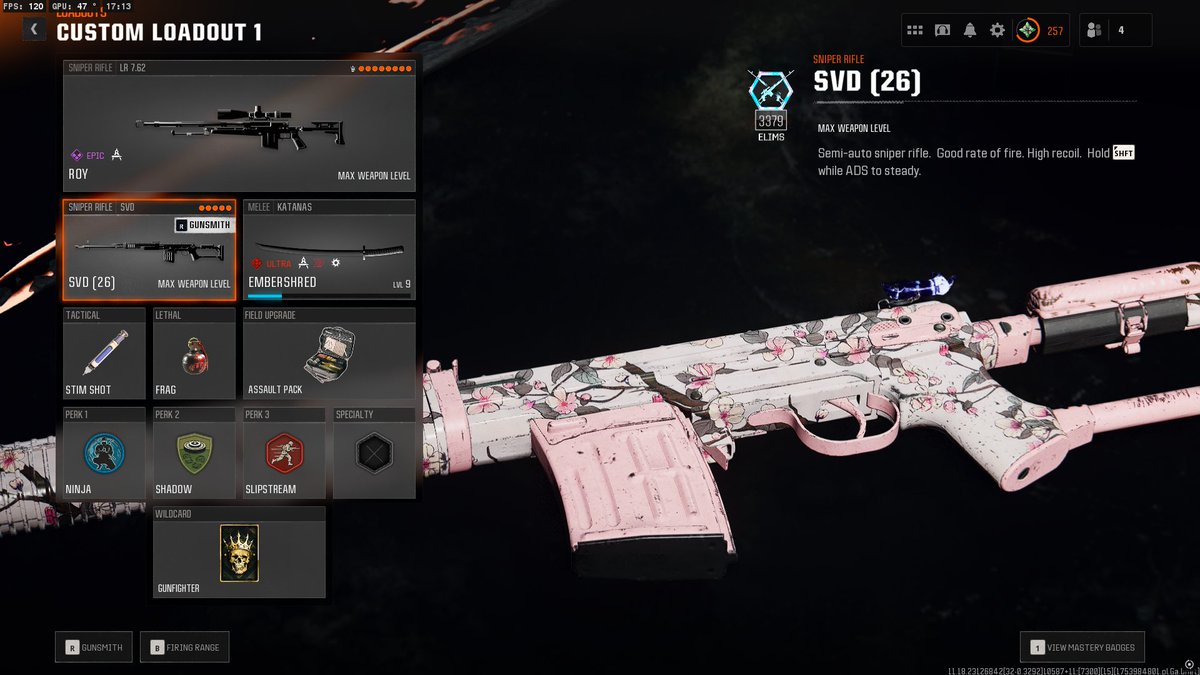The width and height of the screenshot is (1200, 675).
Task: Change the Frag lethal slot
Action: point(194,355)
